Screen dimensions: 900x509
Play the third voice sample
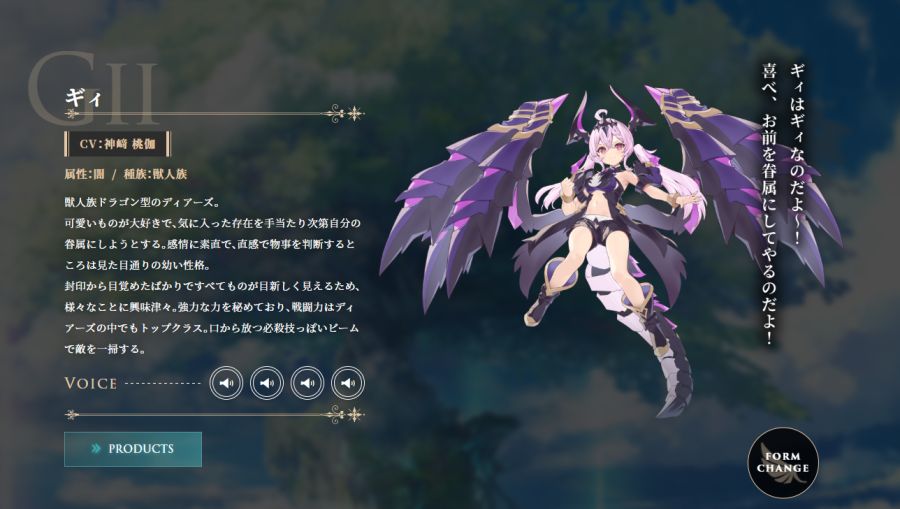pyautogui.click(x=307, y=383)
